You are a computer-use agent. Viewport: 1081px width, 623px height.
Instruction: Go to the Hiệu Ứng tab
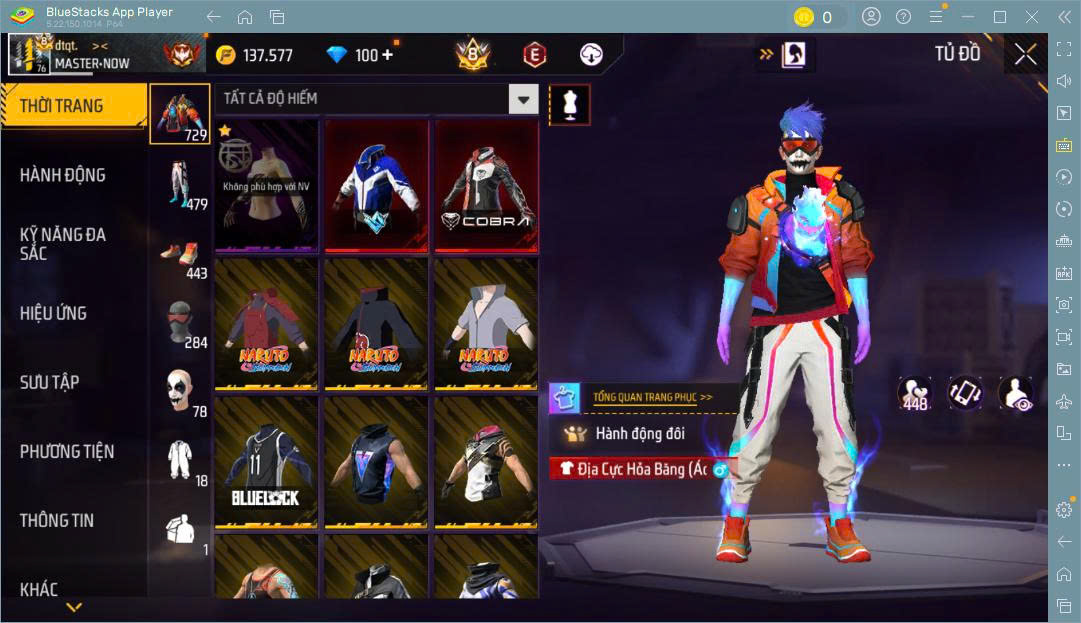click(53, 313)
